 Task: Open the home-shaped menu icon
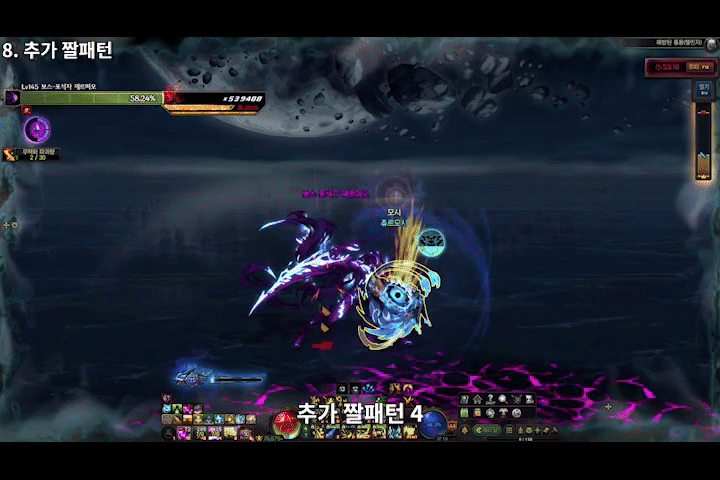(477, 400)
